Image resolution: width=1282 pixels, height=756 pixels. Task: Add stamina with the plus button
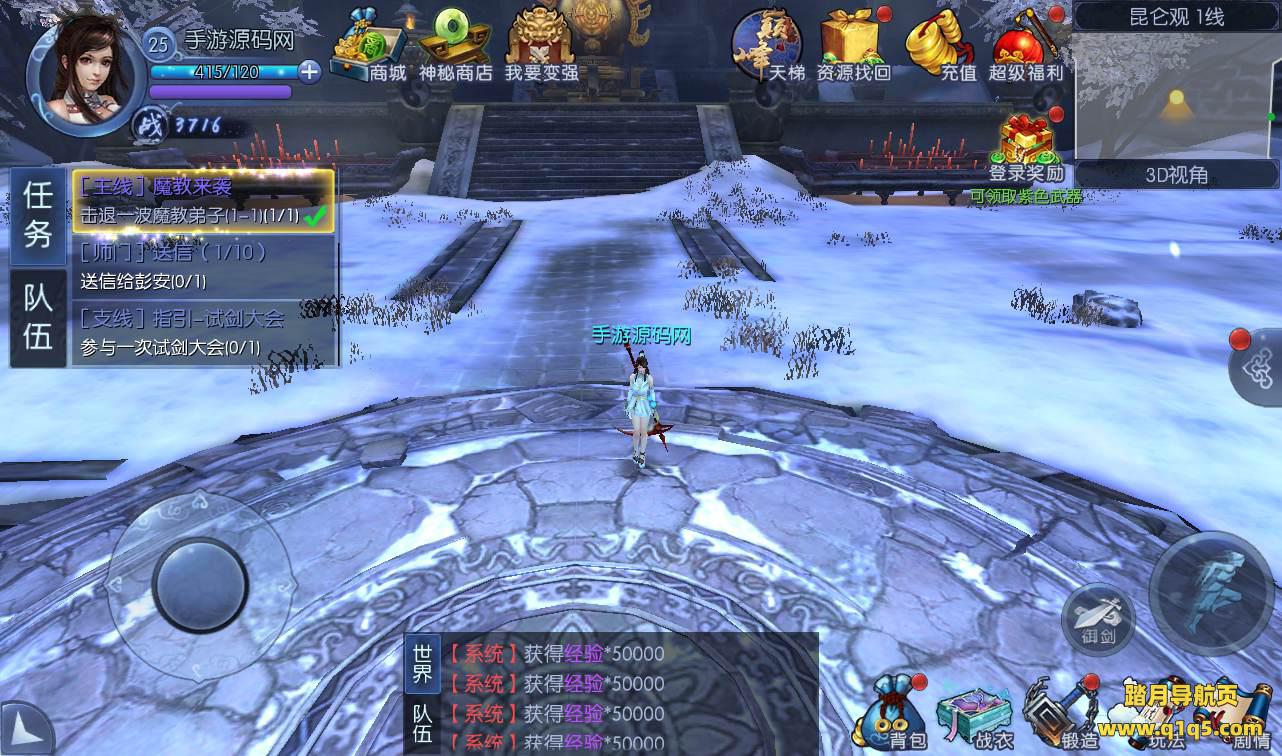tap(310, 71)
